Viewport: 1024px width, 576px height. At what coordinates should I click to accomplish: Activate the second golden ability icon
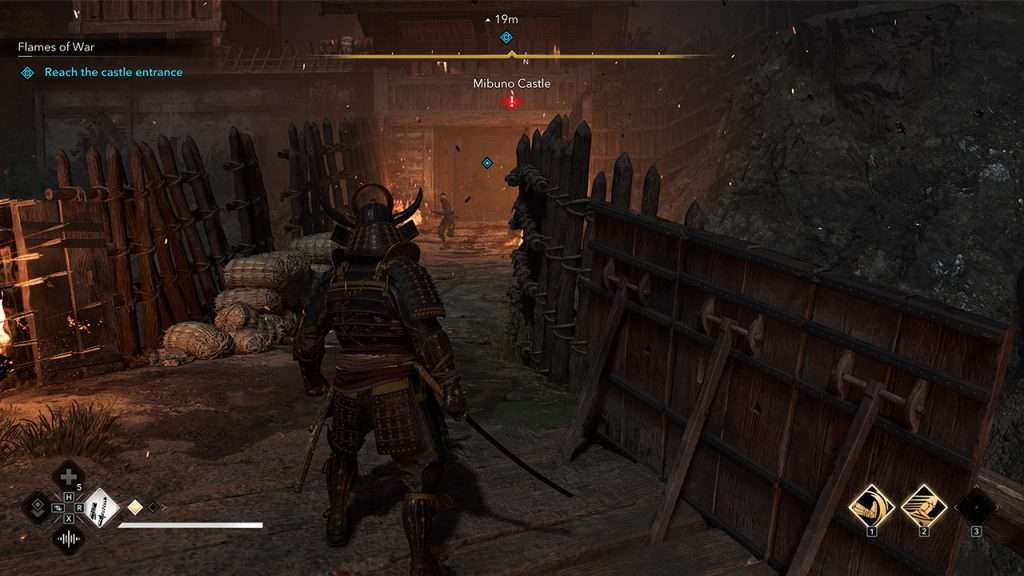923,504
